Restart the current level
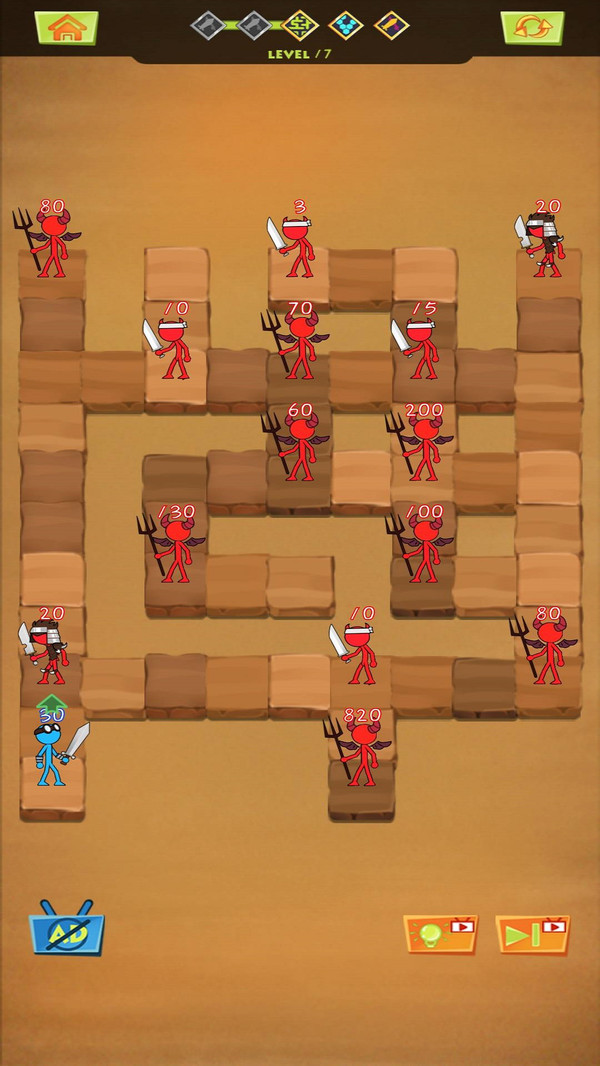The image size is (600, 1066). [532, 27]
